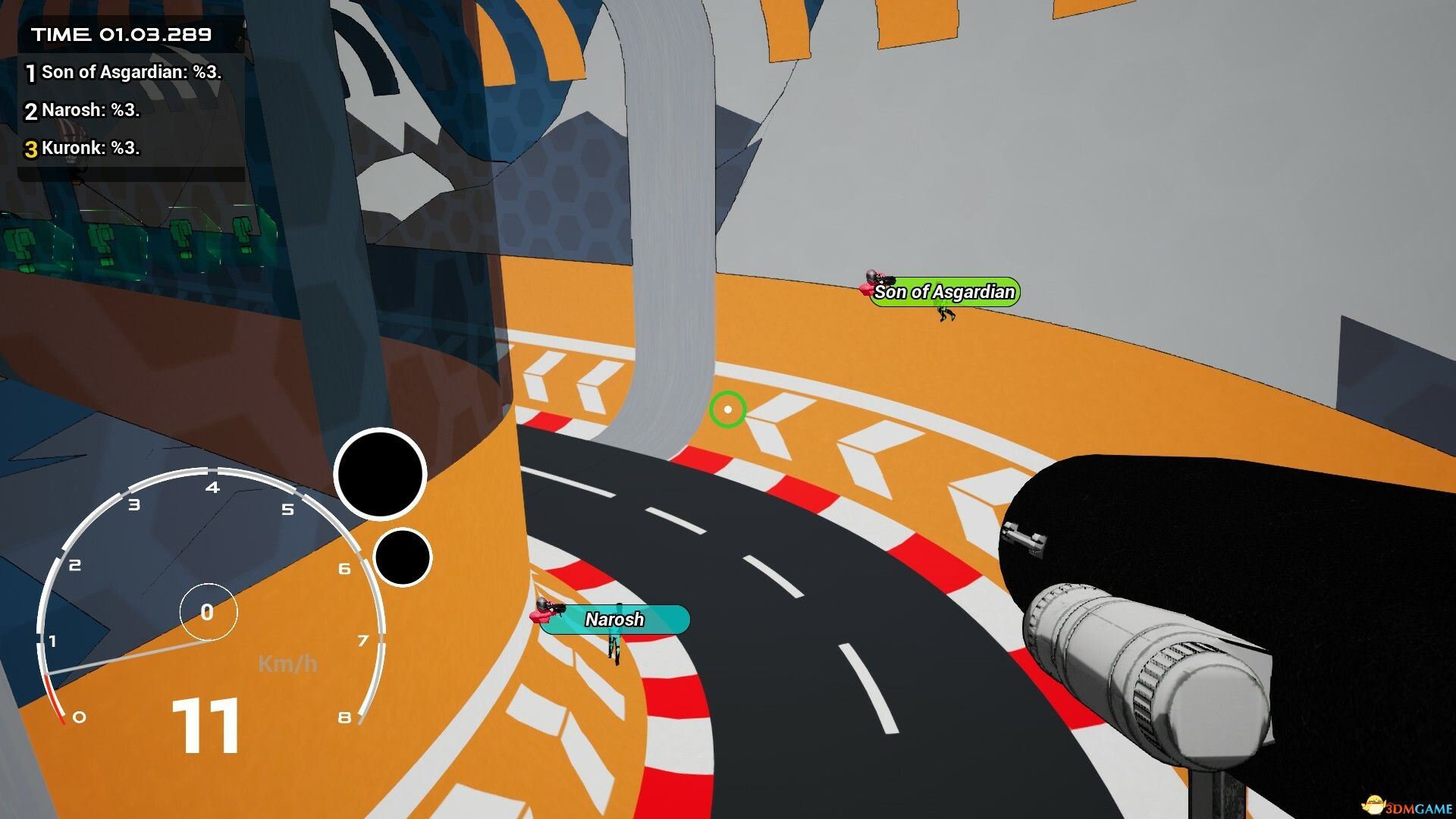The height and width of the screenshot is (819, 1456).
Task: Click Son of Asgardian's green name tag
Action: tap(945, 292)
